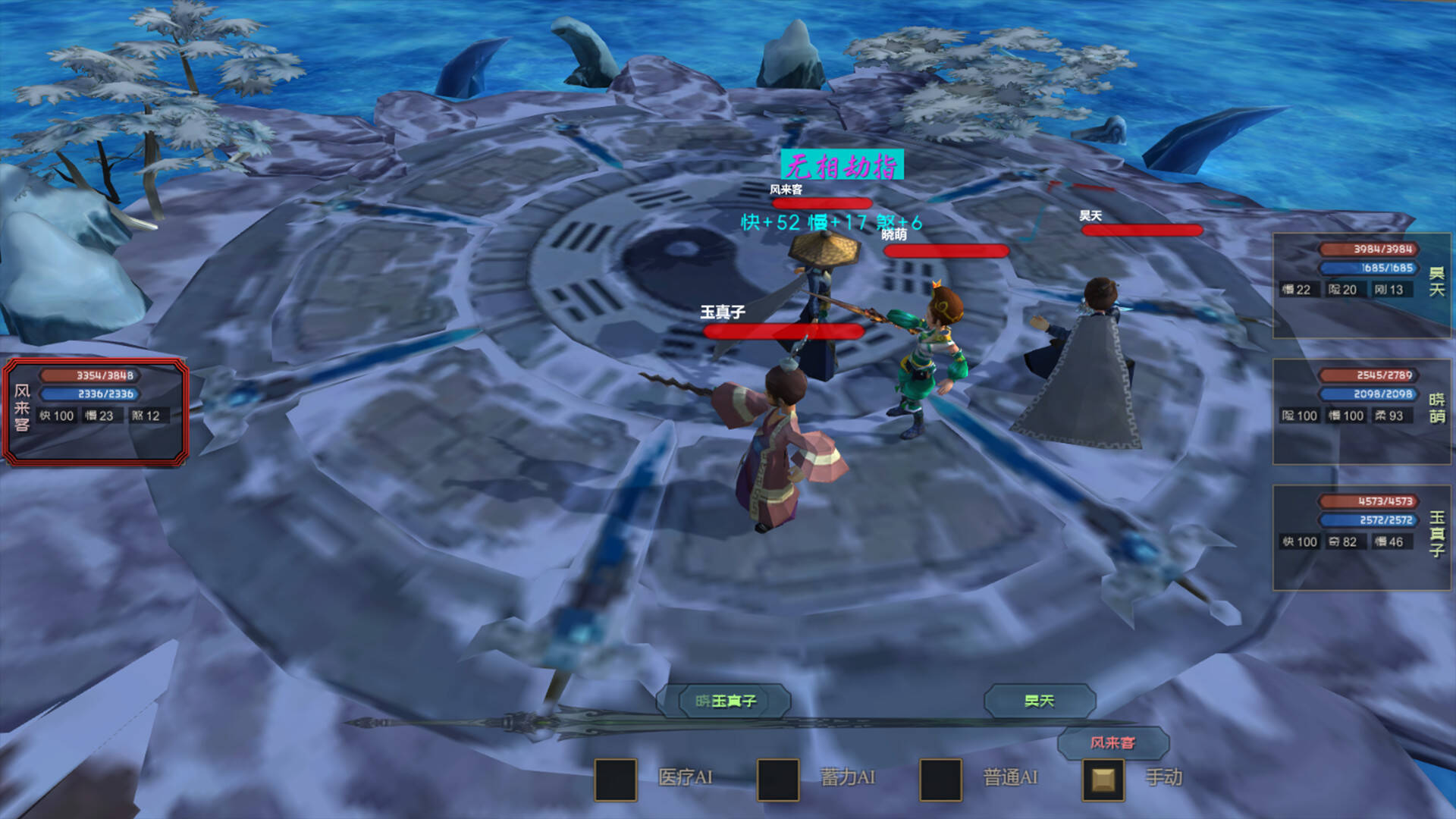Tick the 医疗AI checkbox
This screenshot has width=1456, height=819.
[615, 779]
